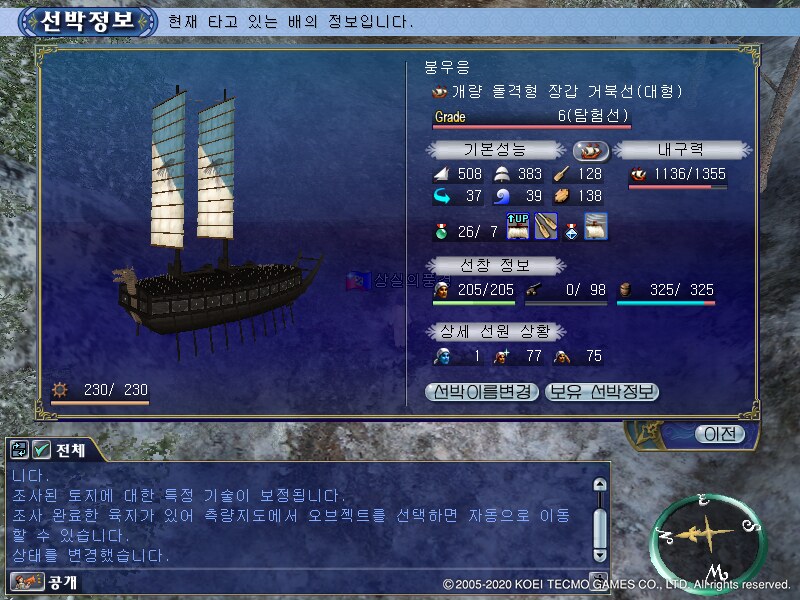Tick the green checkmark on the 전체 chat tab
Screen dimensions: 800x600
42,451
